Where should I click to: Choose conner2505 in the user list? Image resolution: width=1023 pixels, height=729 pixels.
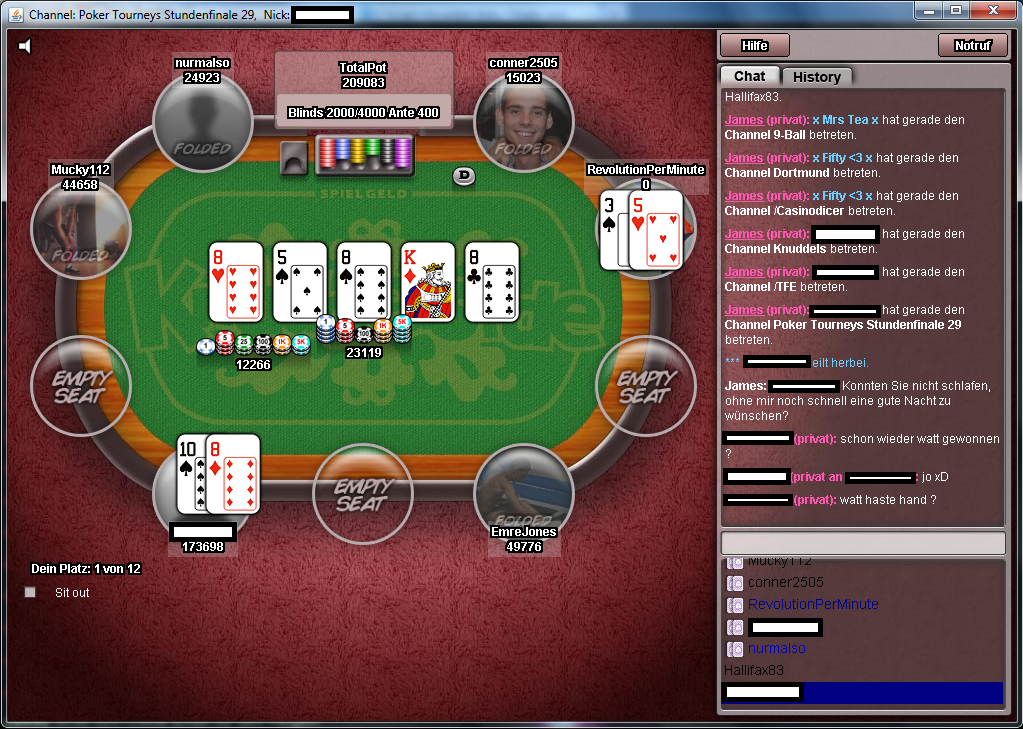coord(786,582)
